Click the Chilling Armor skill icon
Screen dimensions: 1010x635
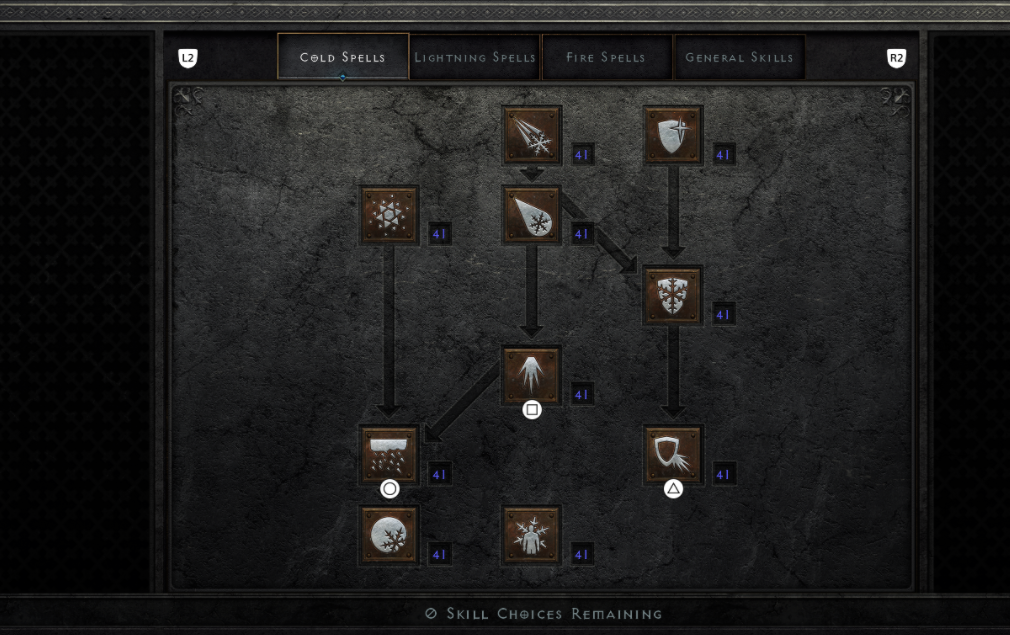point(673,455)
